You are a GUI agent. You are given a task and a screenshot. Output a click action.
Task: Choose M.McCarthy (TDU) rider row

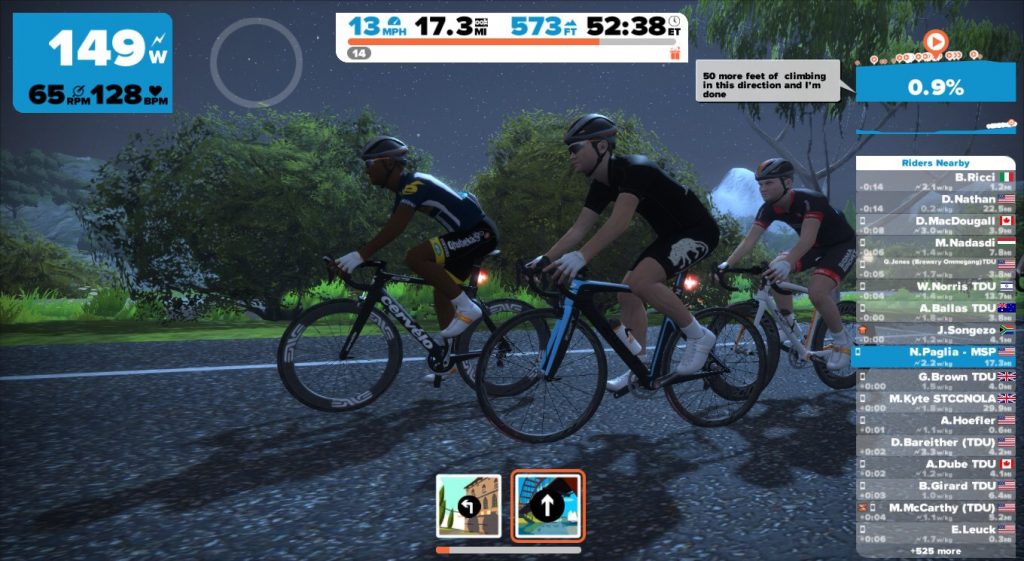click(936, 512)
